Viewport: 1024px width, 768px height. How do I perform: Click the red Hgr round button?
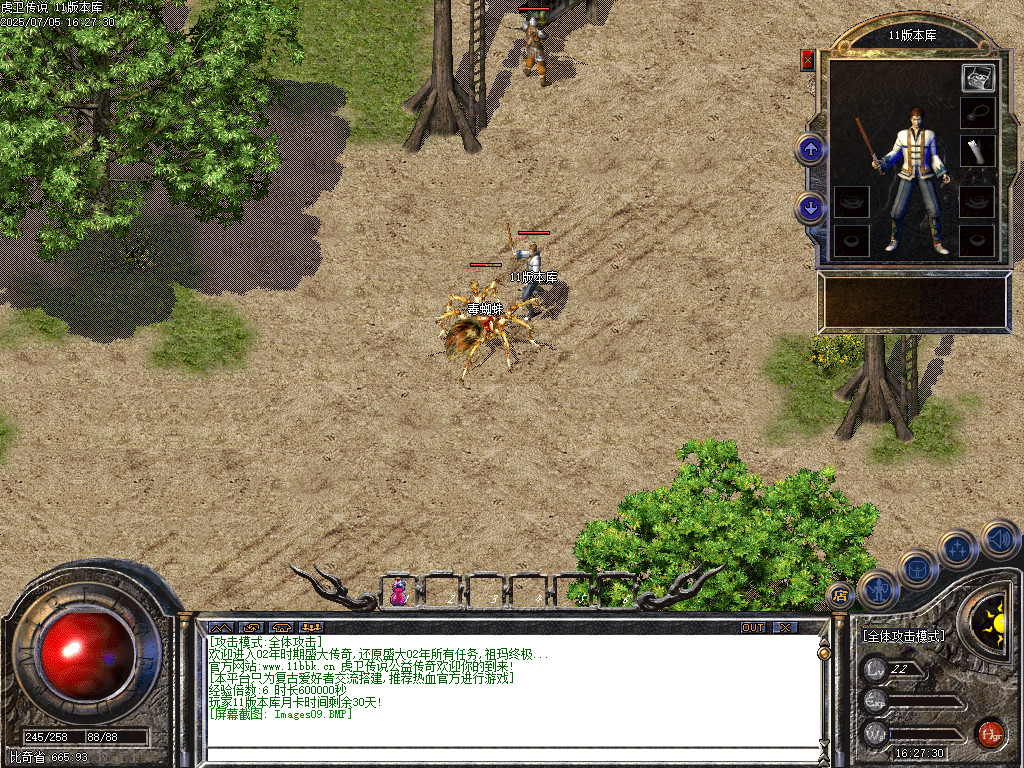[x=990, y=734]
